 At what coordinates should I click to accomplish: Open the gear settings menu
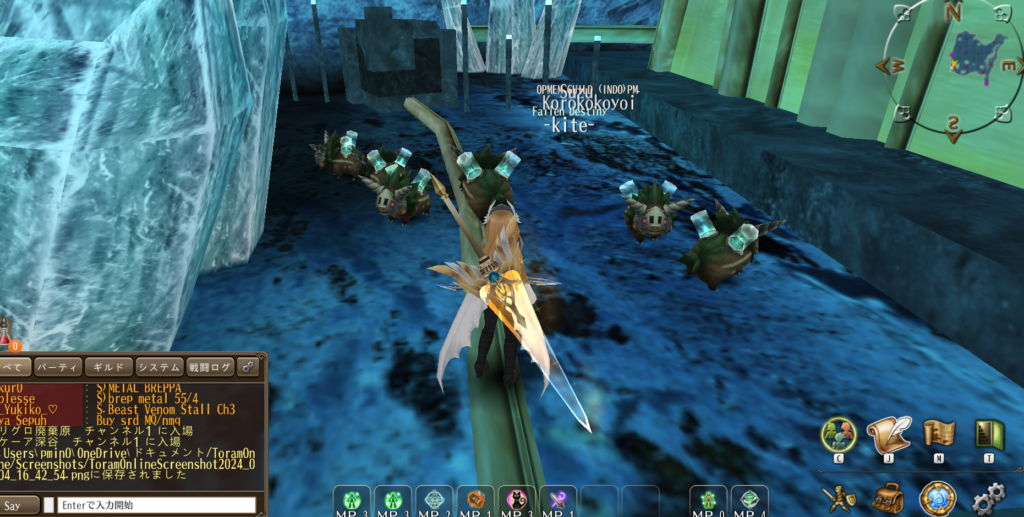pos(989,497)
